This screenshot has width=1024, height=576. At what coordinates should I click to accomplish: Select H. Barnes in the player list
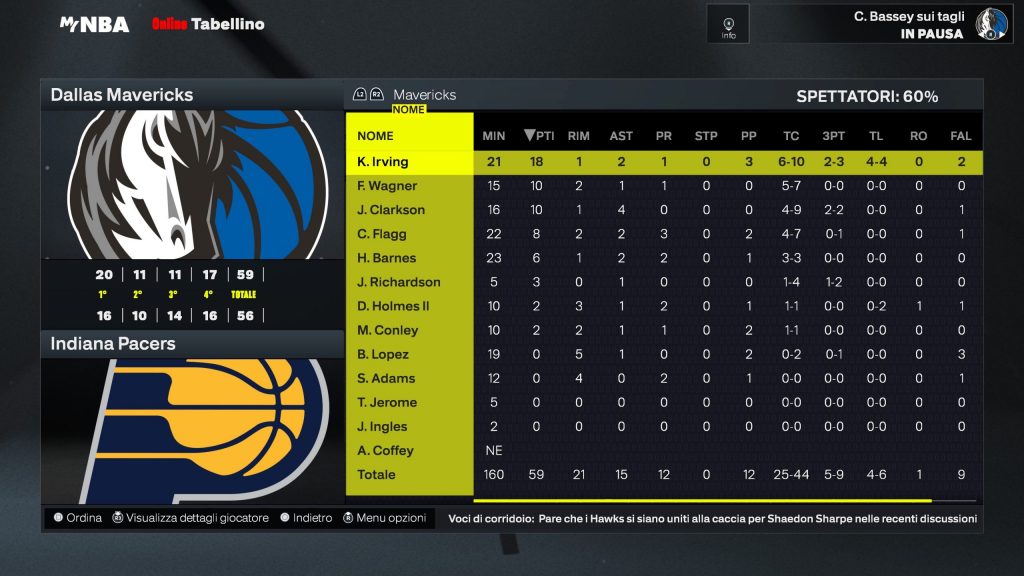[387, 258]
